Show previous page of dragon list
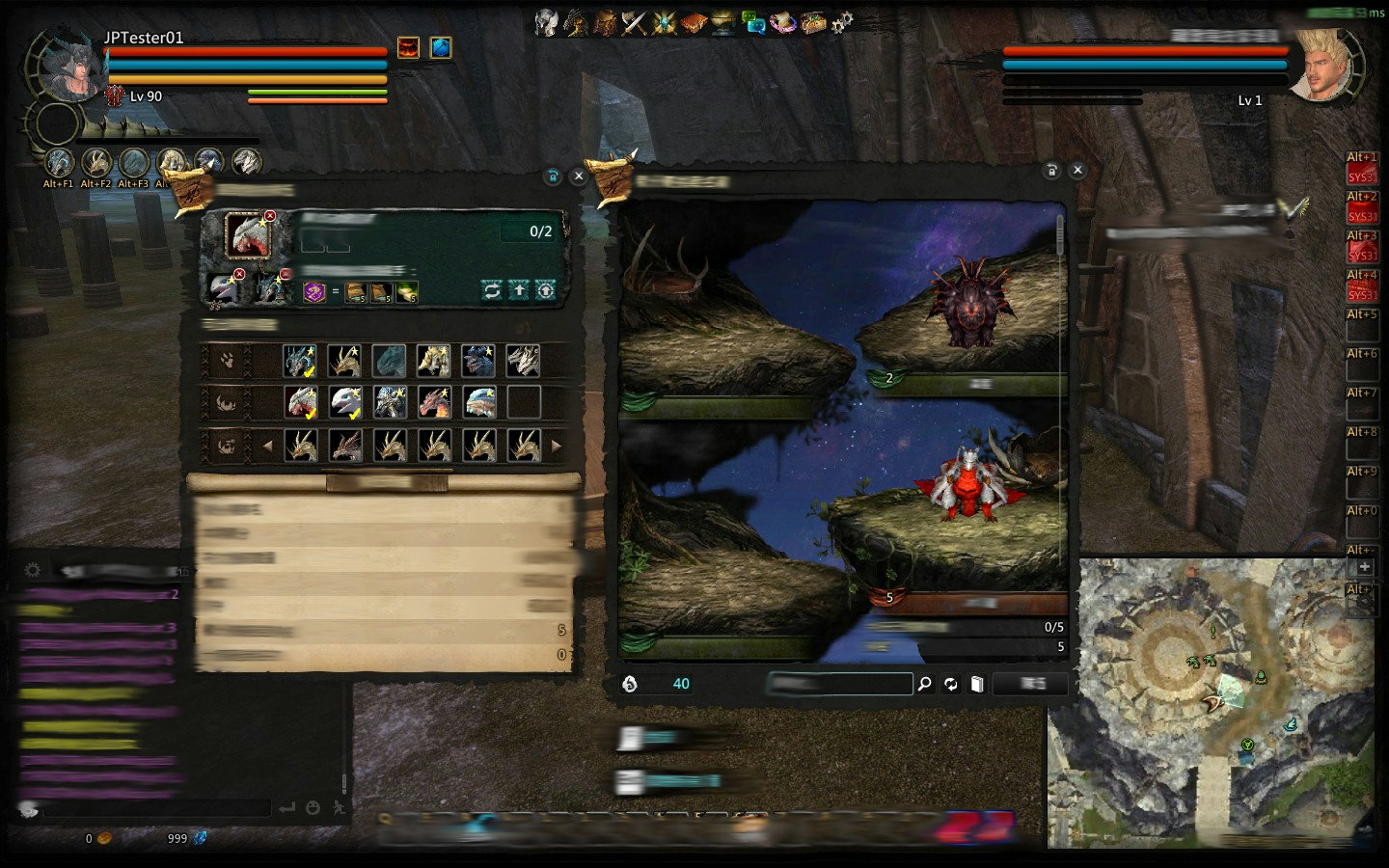1389x868 pixels. click(x=268, y=446)
